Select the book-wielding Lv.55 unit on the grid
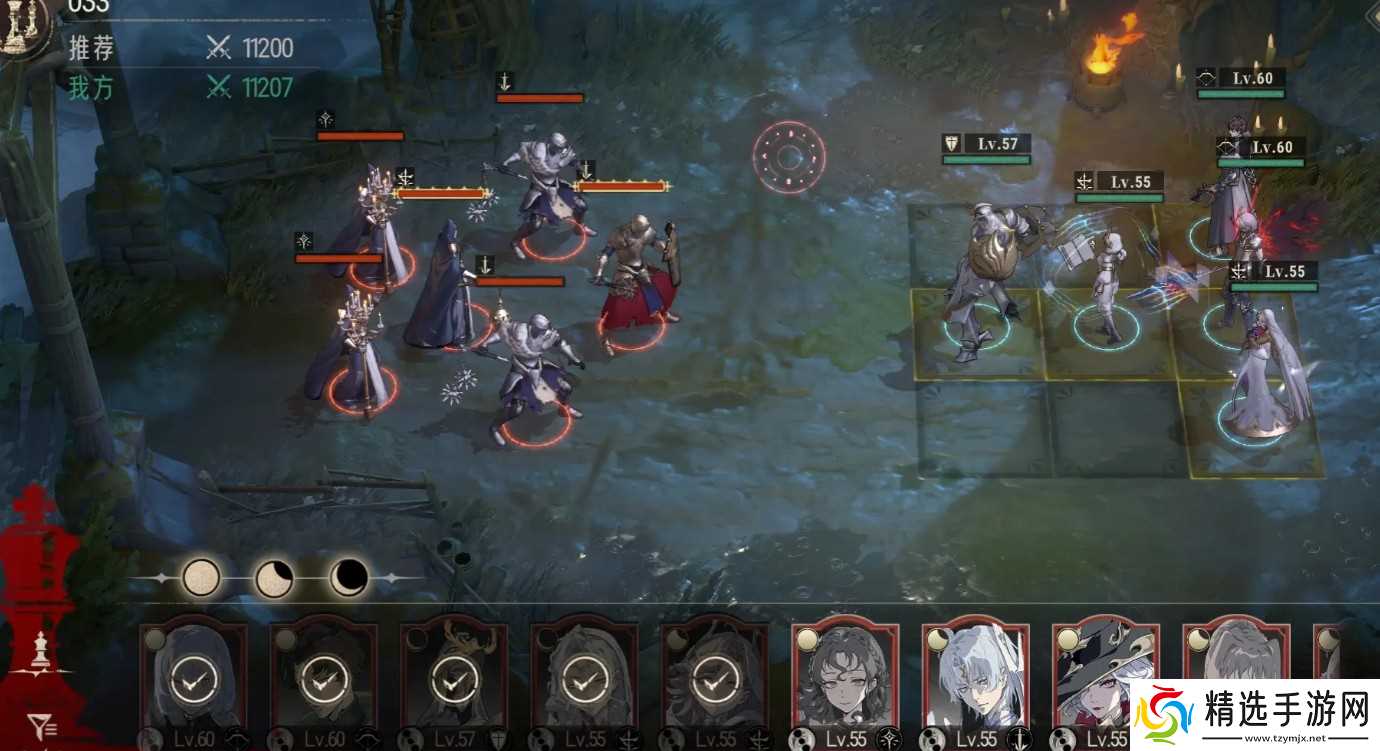 click(1106, 280)
